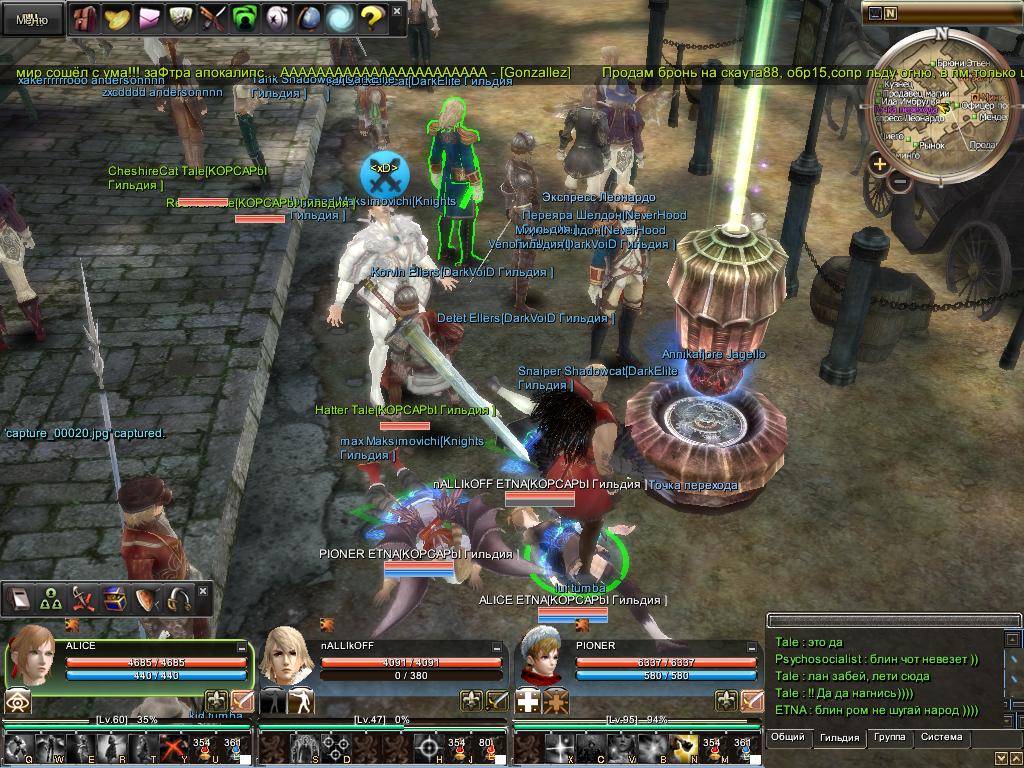The width and height of the screenshot is (1024, 768).
Task: Toggle the N button above minimap
Action: click(890, 13)
